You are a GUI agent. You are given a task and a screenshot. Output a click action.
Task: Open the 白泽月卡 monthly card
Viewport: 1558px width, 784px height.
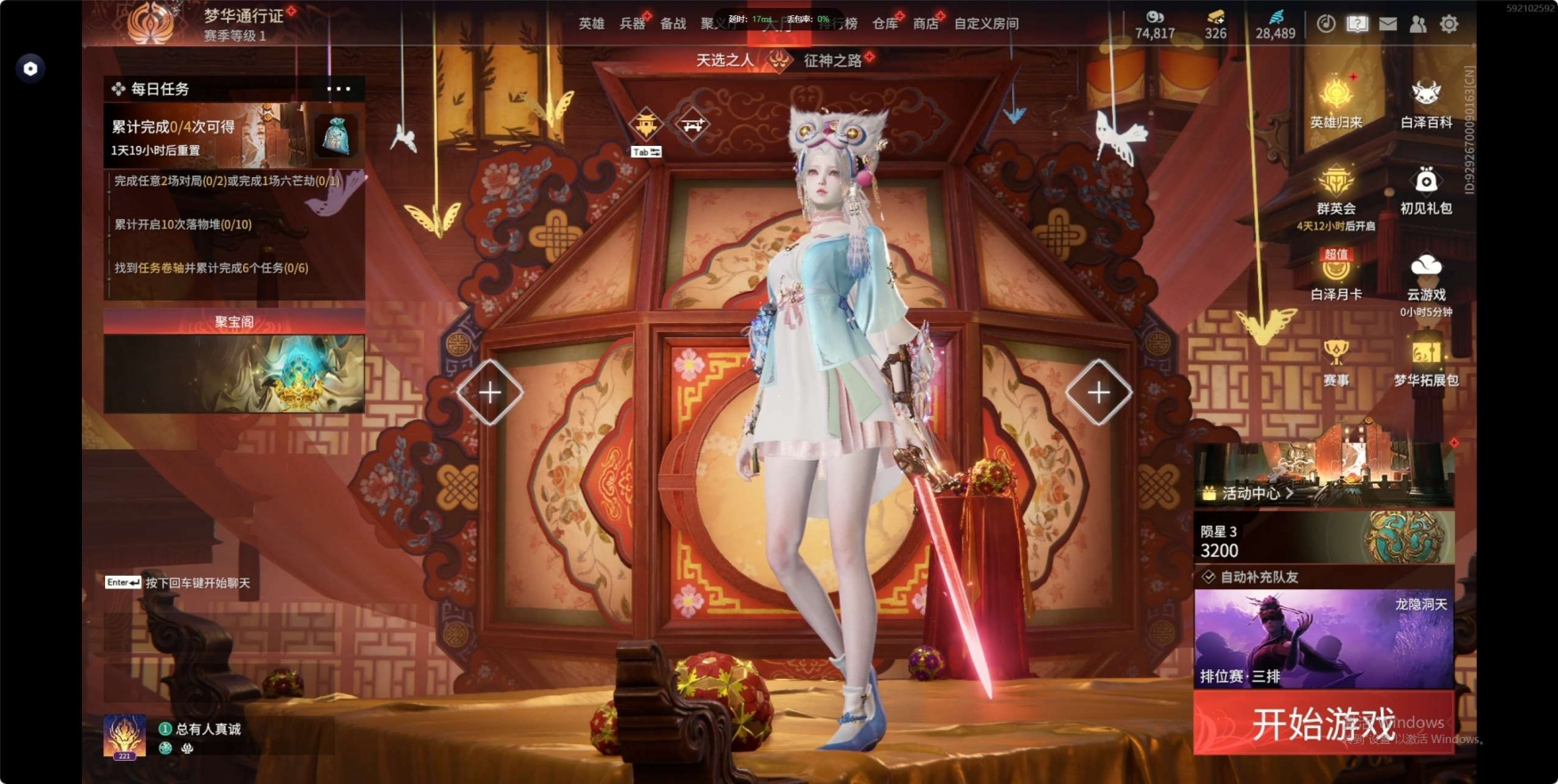pos(1336,274)
